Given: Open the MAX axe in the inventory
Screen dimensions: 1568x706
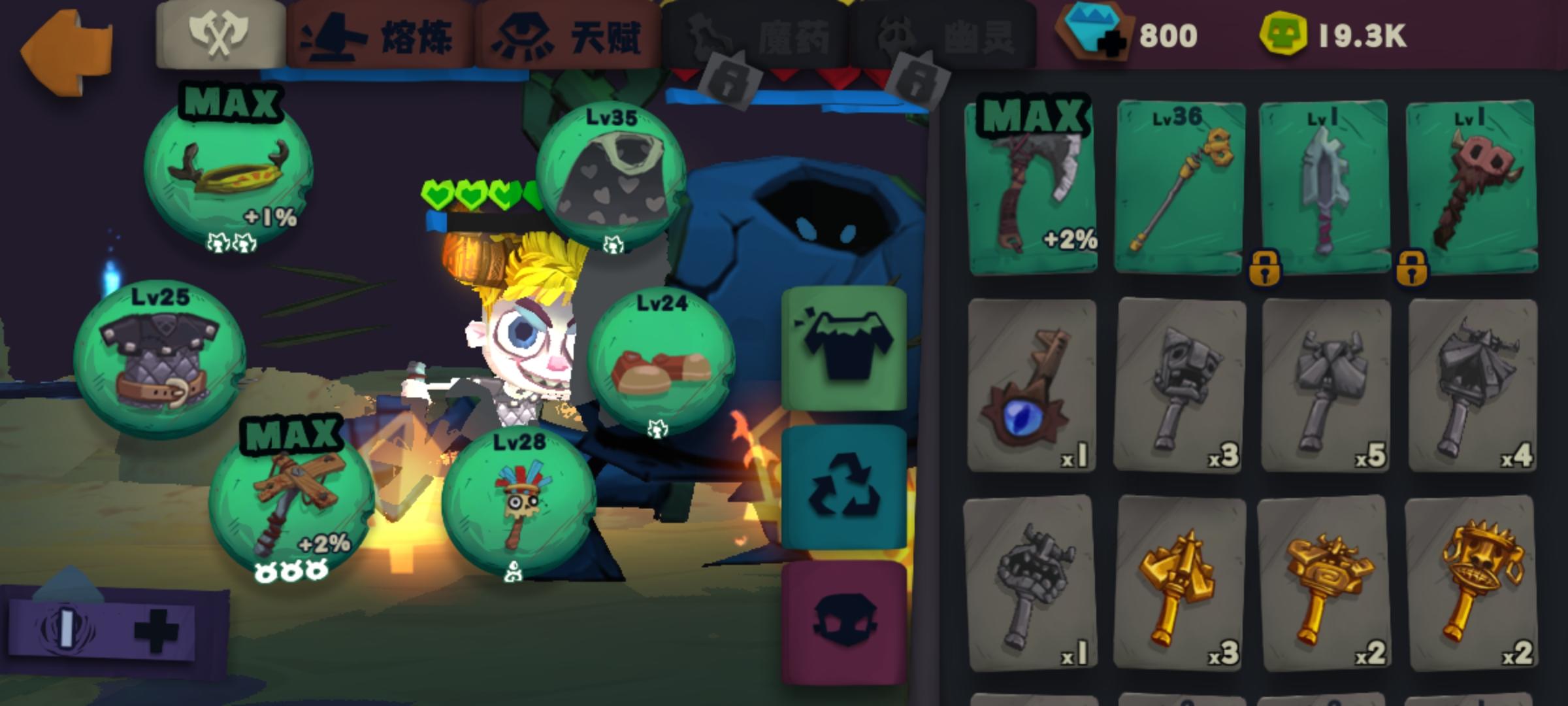Looking at the screenshot, I should pos(1034,186).
